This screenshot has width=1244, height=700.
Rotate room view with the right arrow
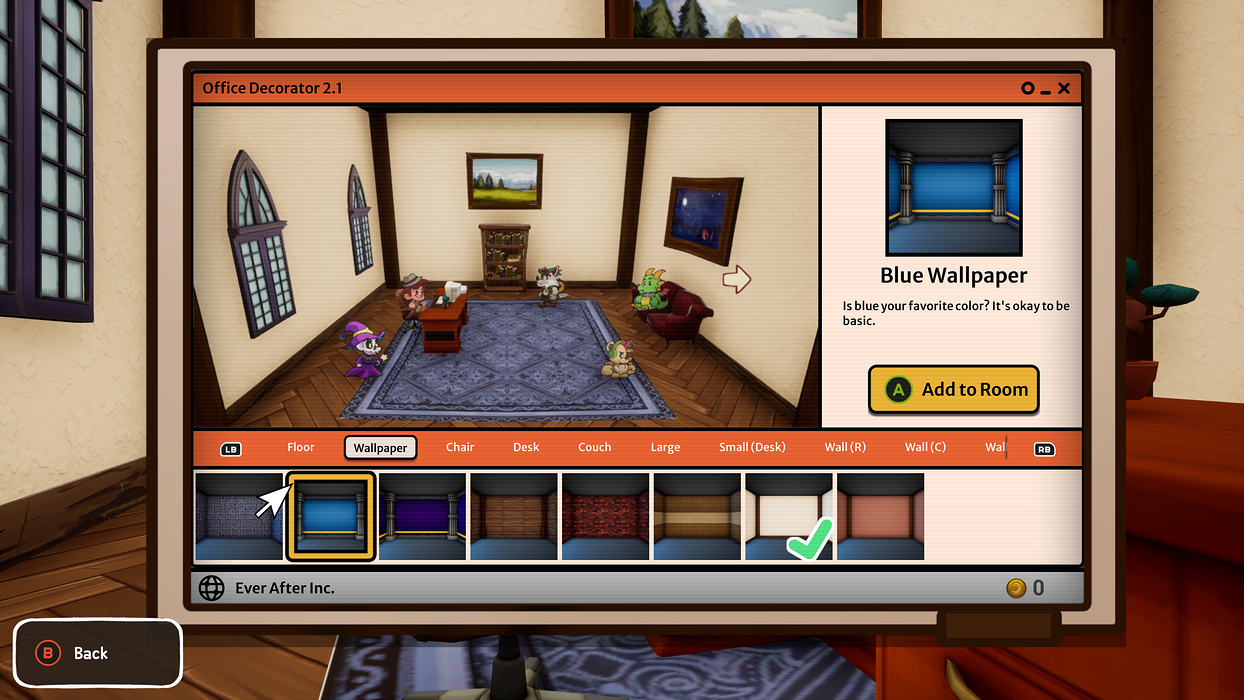pos(736,279)
